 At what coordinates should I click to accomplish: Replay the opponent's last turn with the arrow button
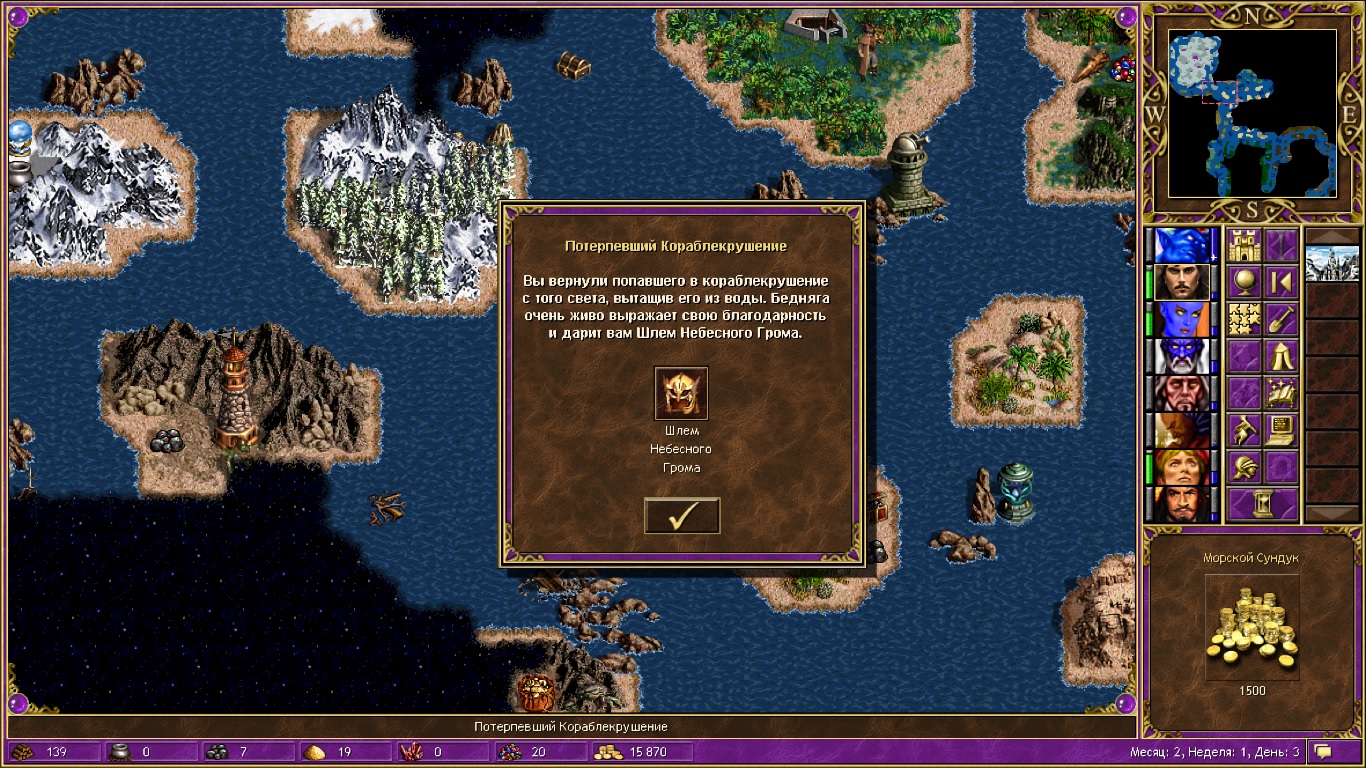point(1281,282)
